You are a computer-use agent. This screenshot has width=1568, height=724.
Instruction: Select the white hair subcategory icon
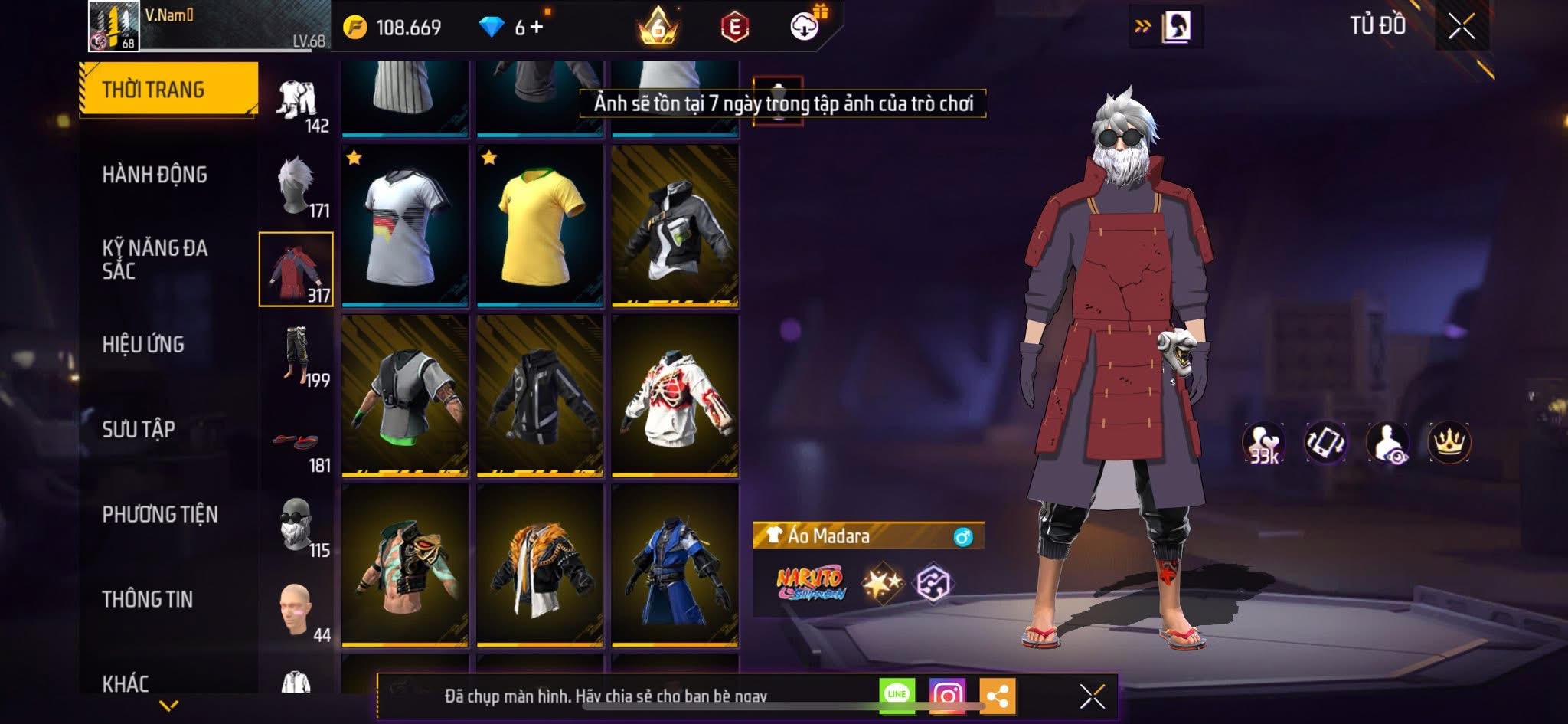click(x=296, y=185)
